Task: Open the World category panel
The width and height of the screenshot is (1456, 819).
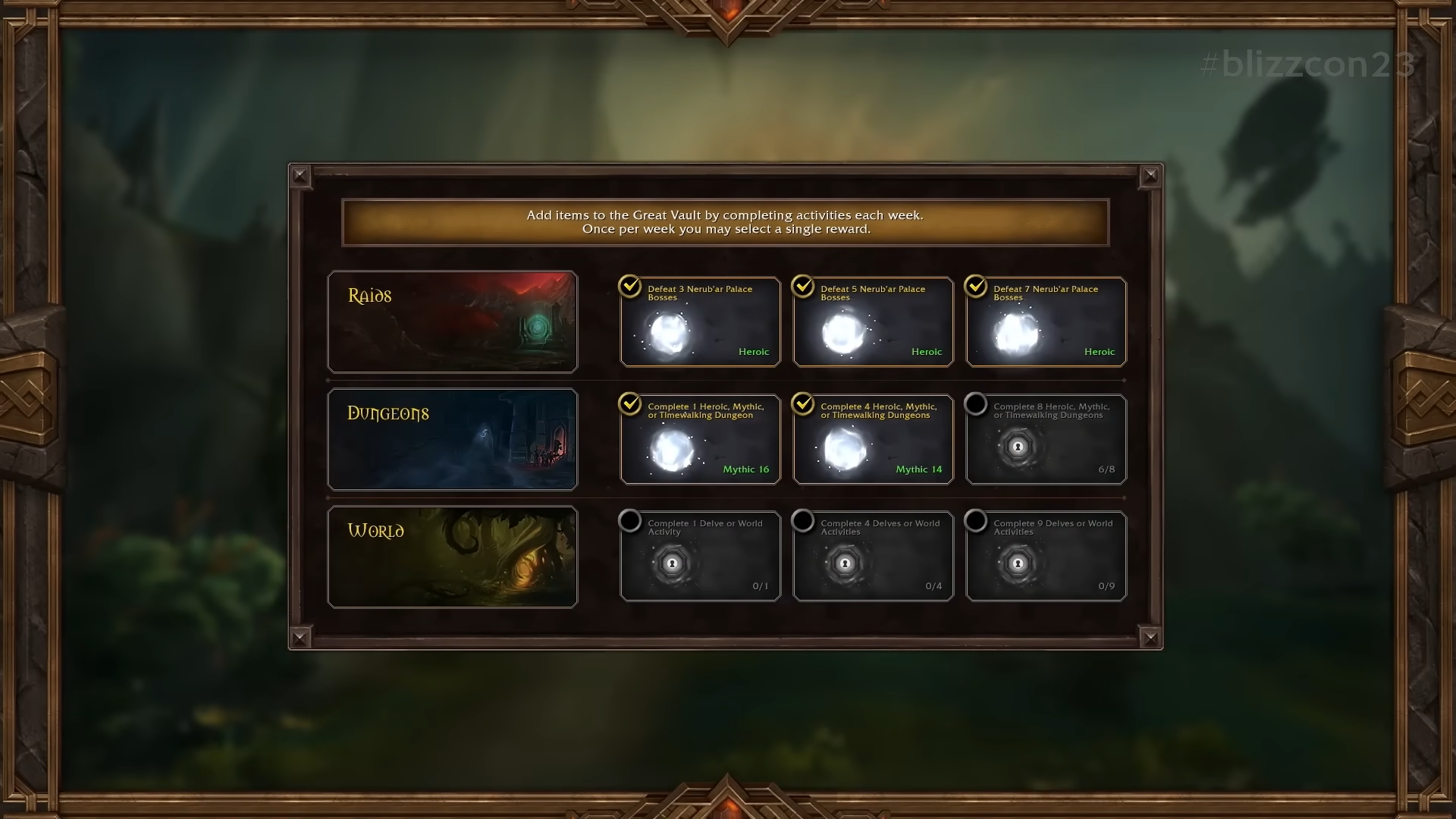Action: tap(453, 557)
